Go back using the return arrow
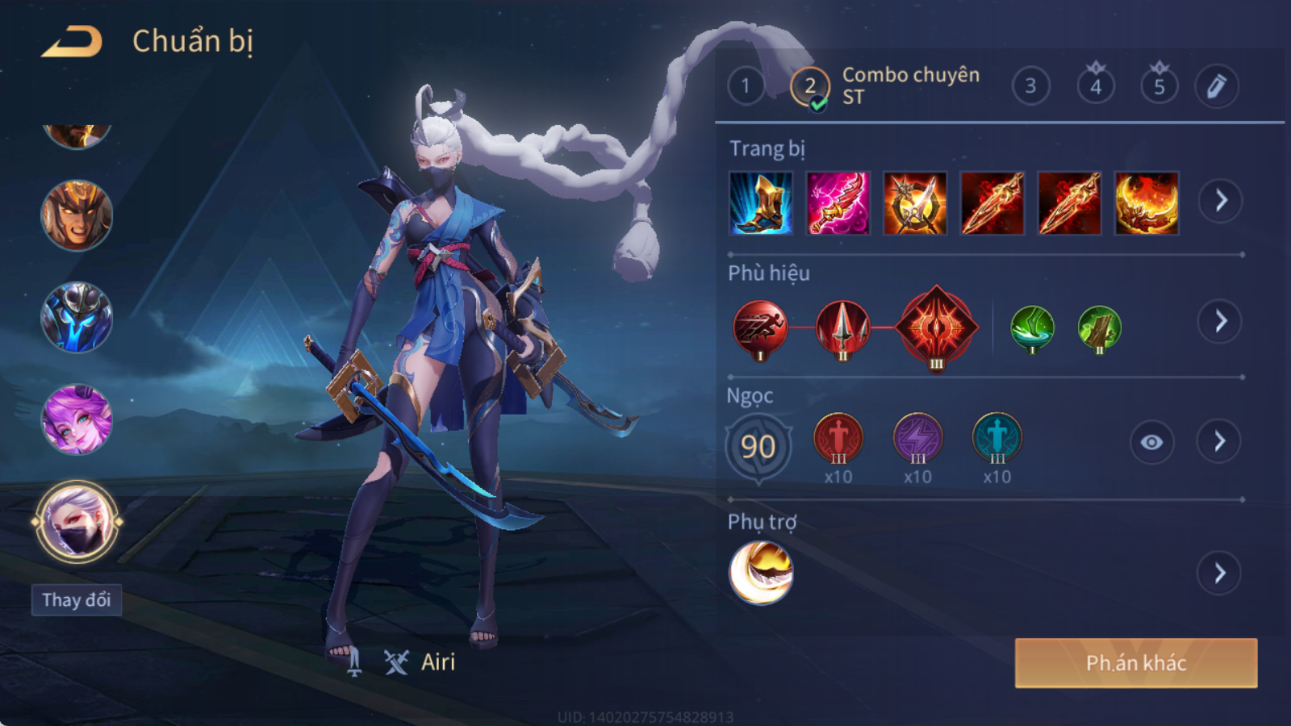This screenshot has width=1291, height=726. [71, 42]
